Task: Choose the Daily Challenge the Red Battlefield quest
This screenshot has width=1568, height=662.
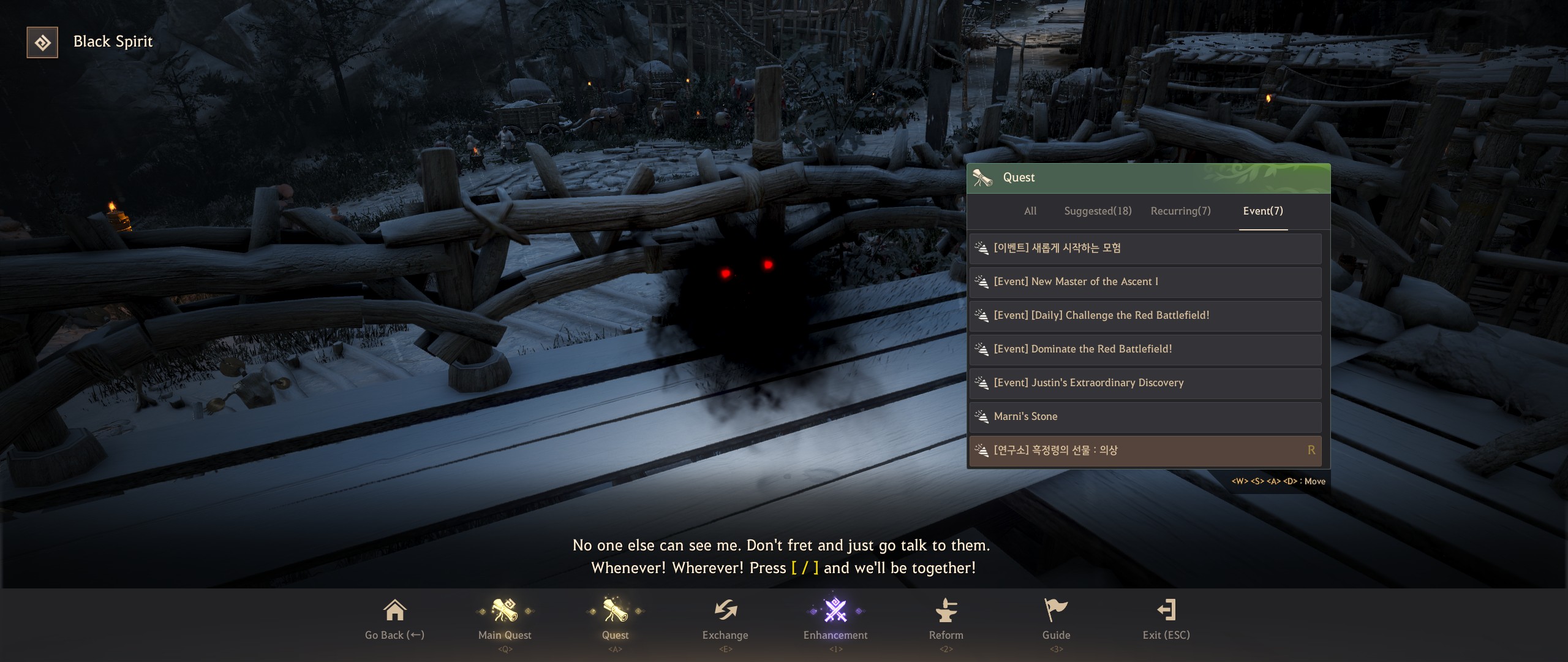Action: click(1144, 316)
